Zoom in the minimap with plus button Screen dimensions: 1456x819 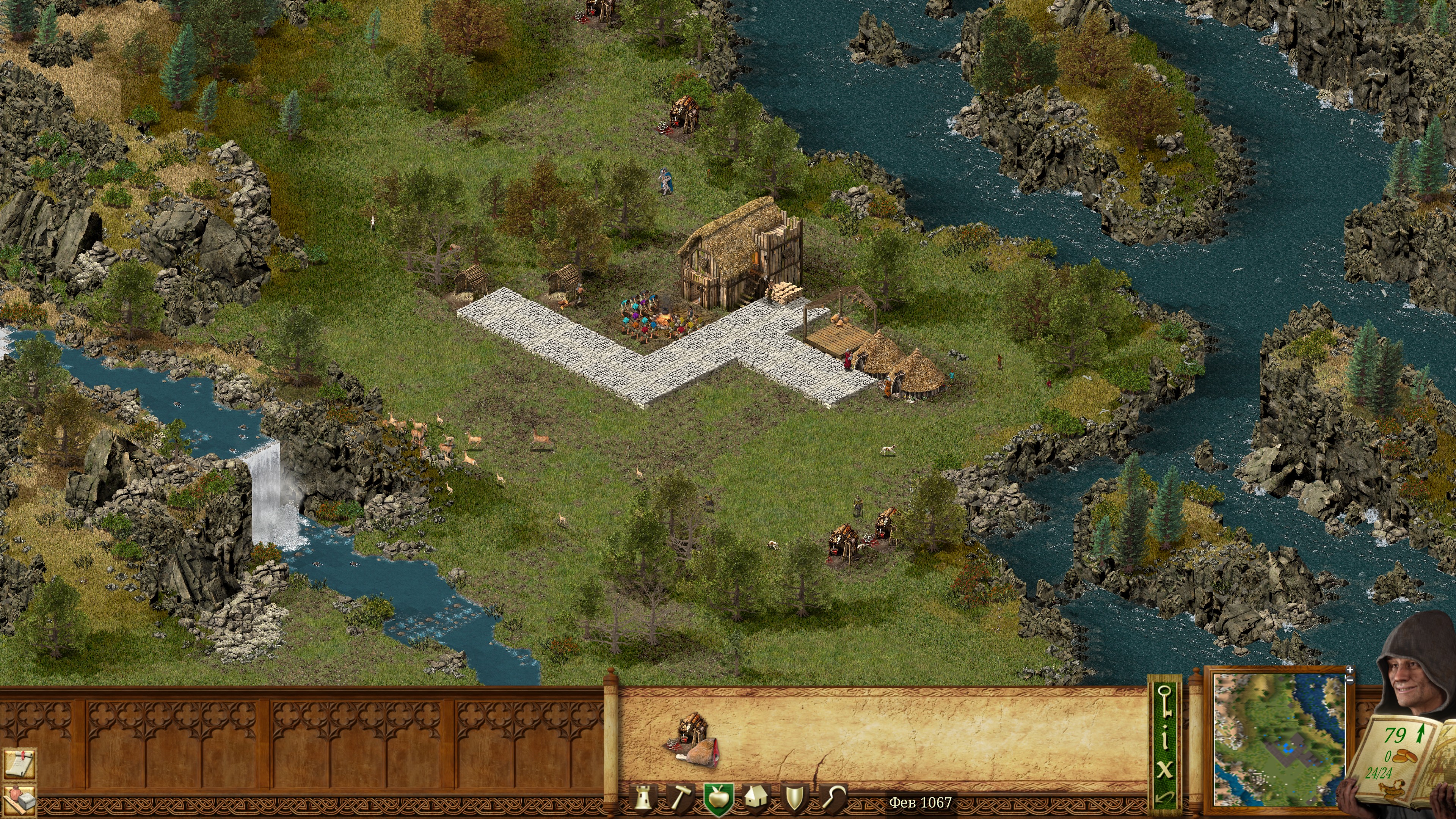pos(1350,670)
